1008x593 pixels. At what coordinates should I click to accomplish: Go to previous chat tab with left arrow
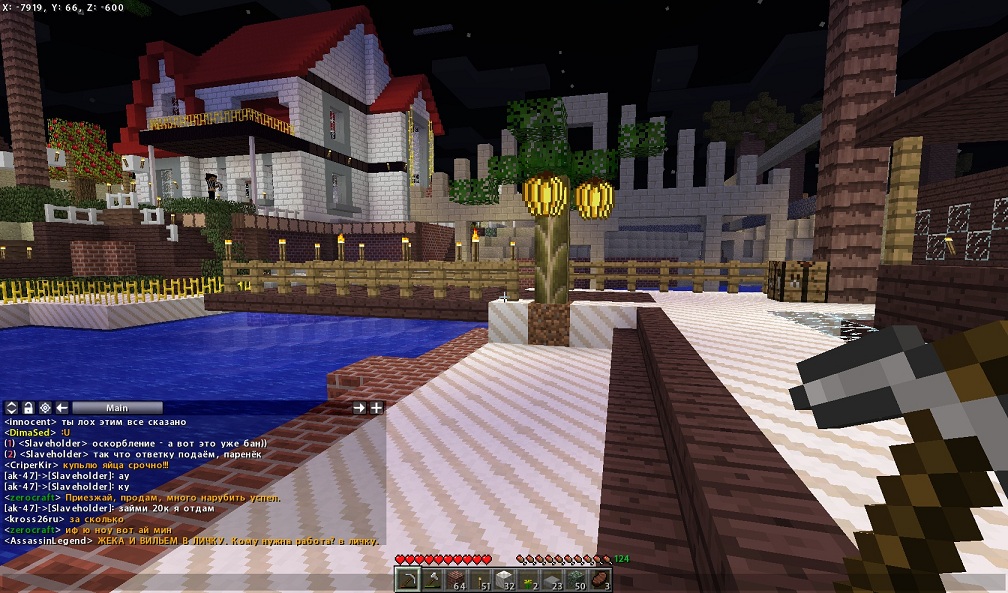(62, 408)
